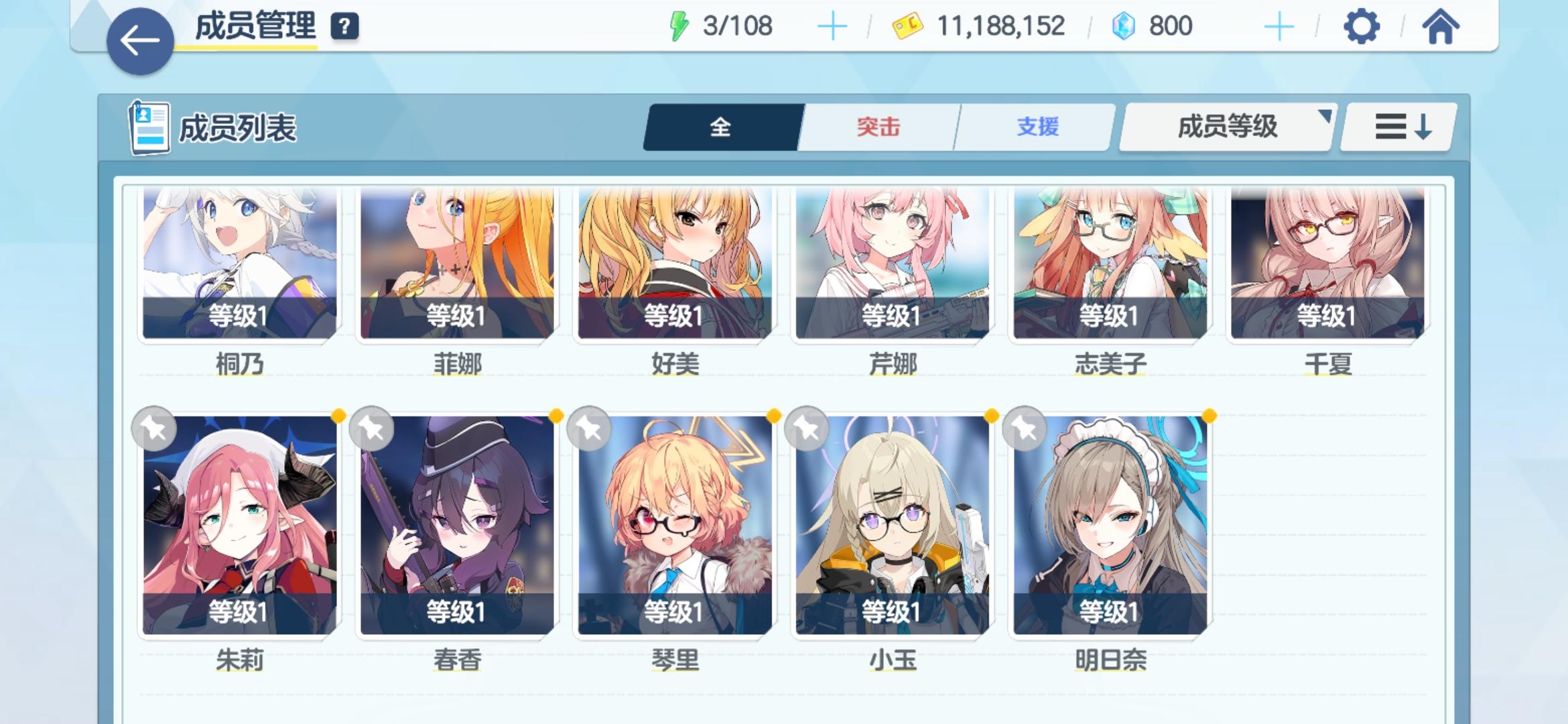Purchase gems via the plus next to 800
Image resolution: width=1568 pixels, height=724 pixels.
pyautogui.click(x=1279, y=25)
